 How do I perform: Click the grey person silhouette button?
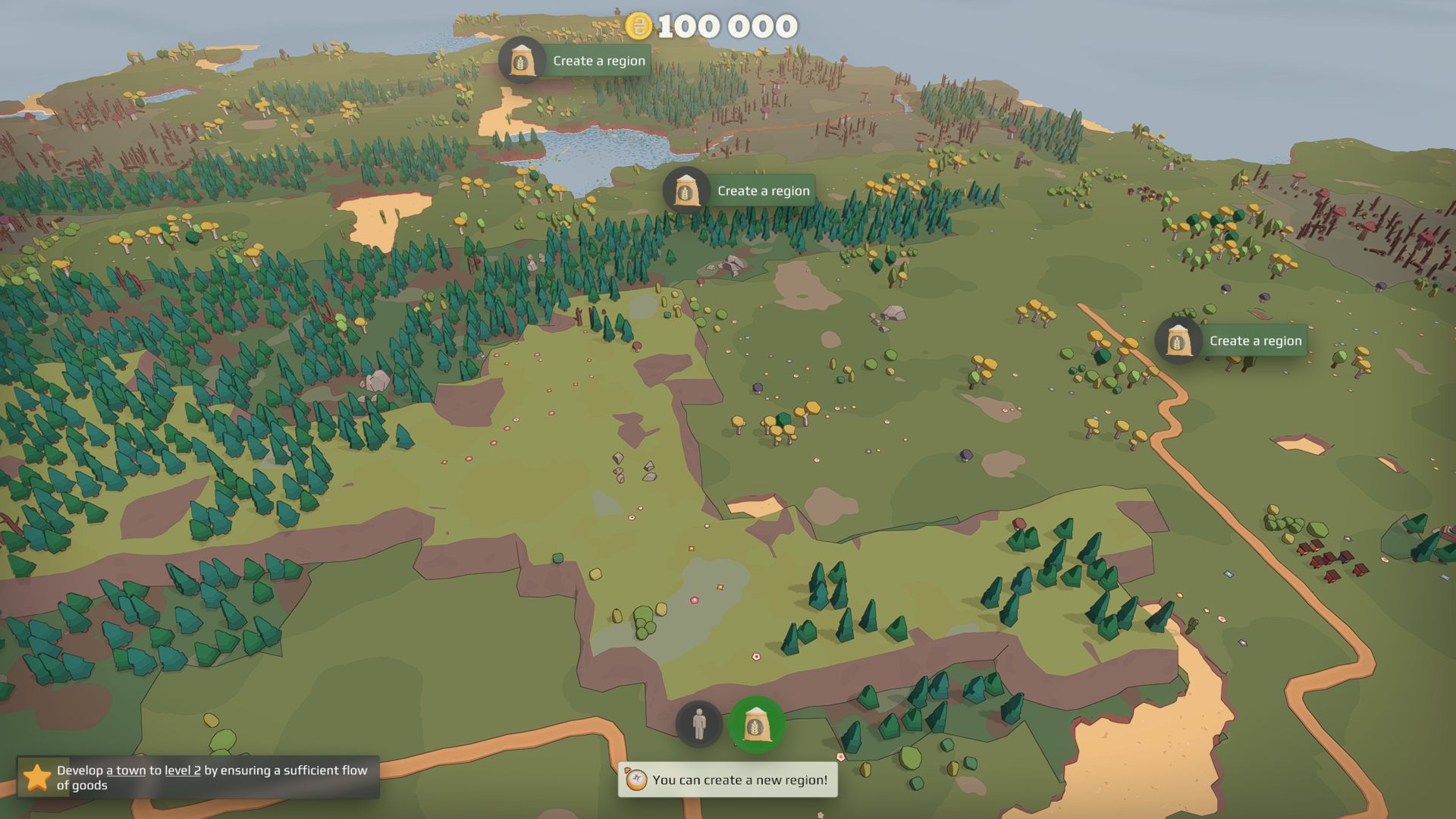tap(698, 725)
